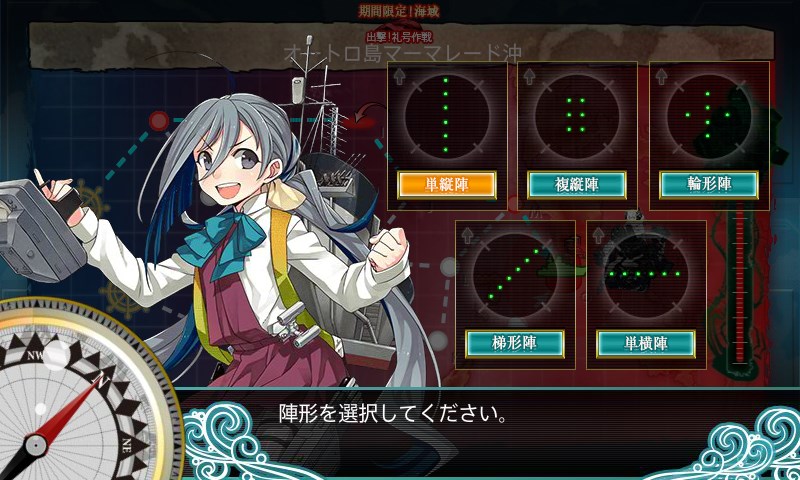Click the diagonal dots radar diagram
Viewport: 800px width, 480px height.
click(515, 275)
